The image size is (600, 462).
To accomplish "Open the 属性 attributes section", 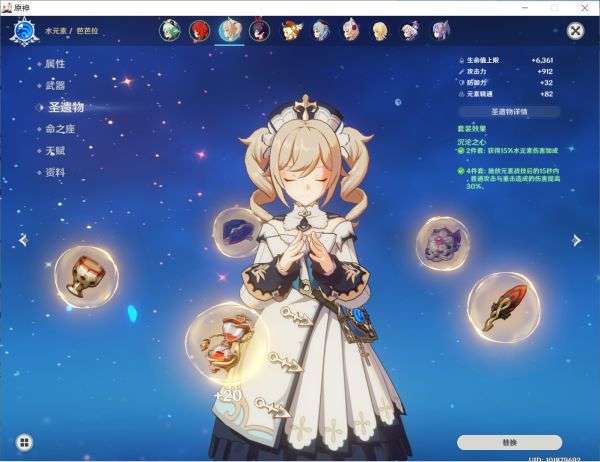I will pyautogui.click(x=55, y=63).
